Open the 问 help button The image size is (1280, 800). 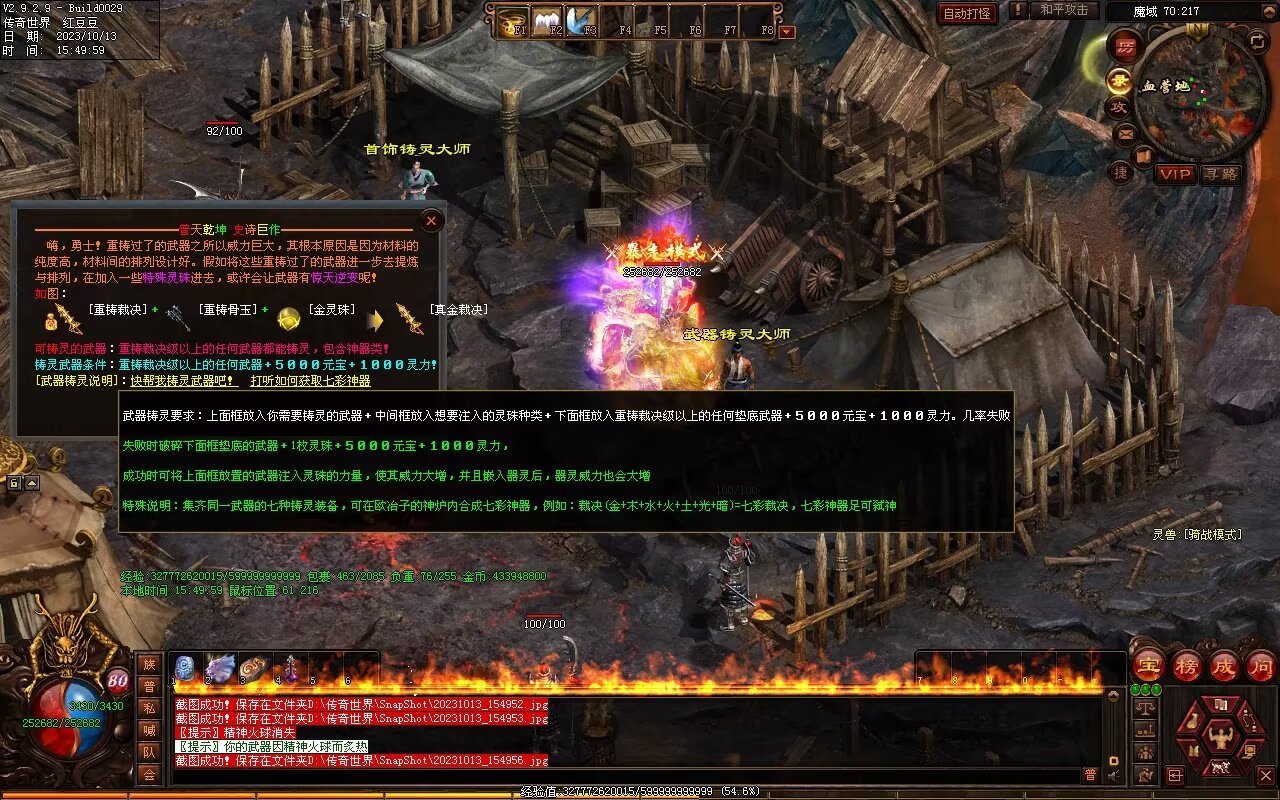(1261, 665)
